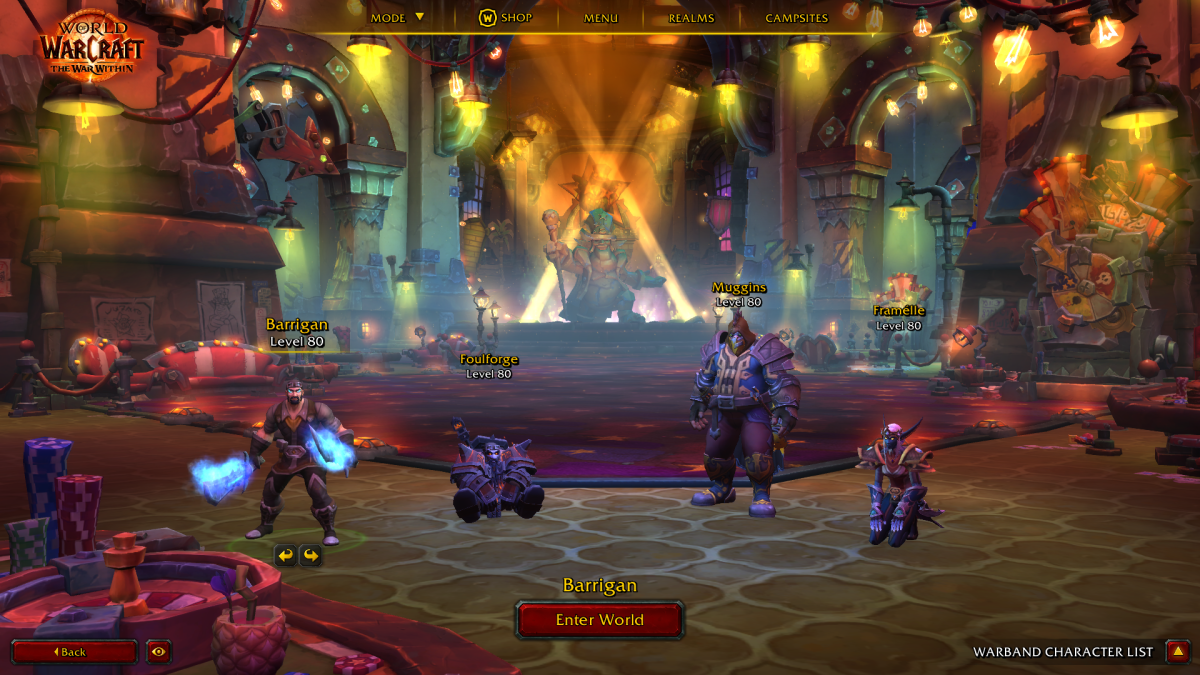Select the character Muggins
The width and height of the screenshot is (1200, 675).
tap(740, 420)
